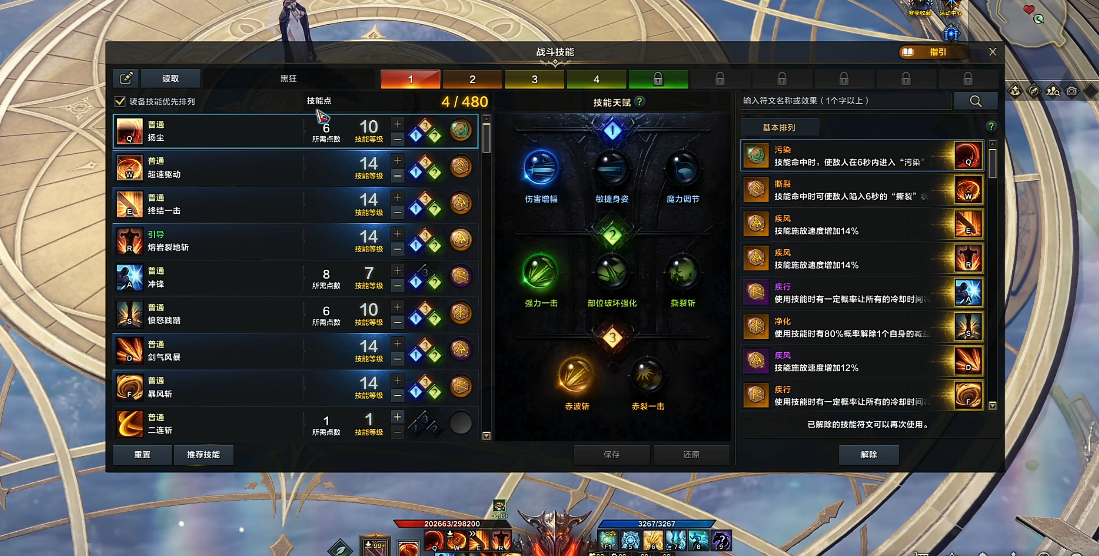Close the combat skills window

pos(992,52)
